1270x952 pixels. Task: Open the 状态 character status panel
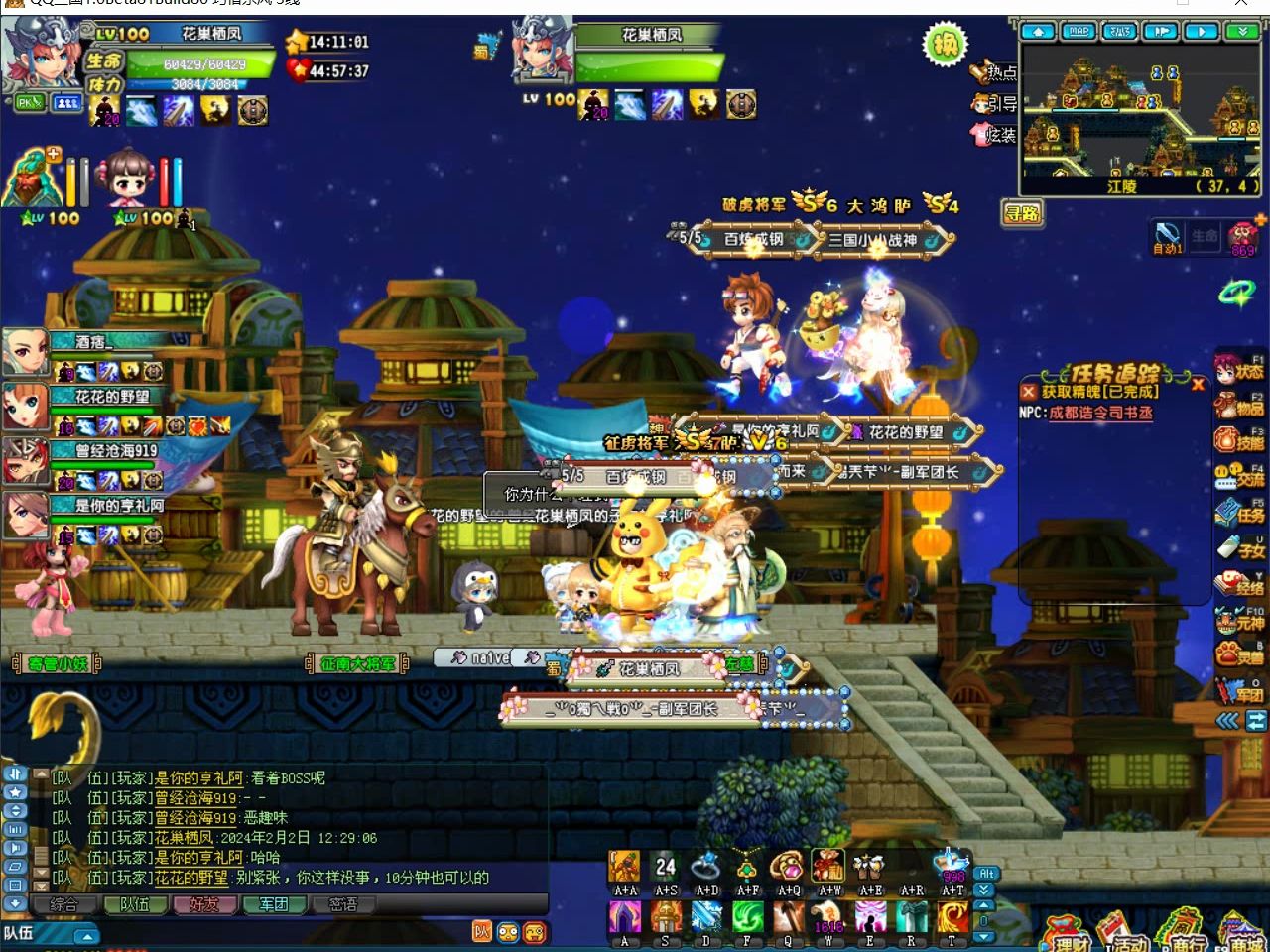click(x=1240, y=371)
